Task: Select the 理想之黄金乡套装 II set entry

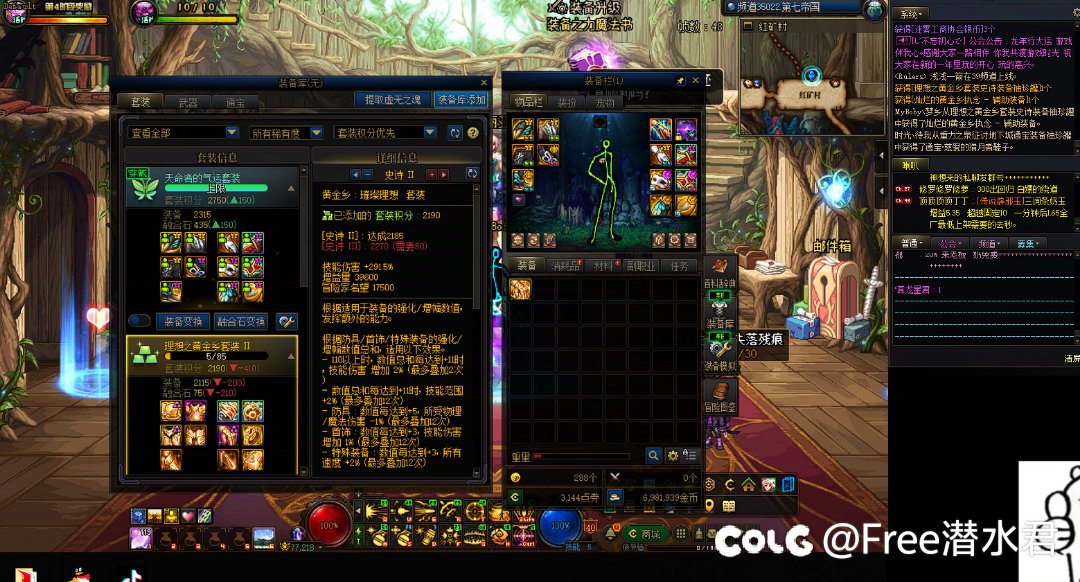Action: pos(212,352)
